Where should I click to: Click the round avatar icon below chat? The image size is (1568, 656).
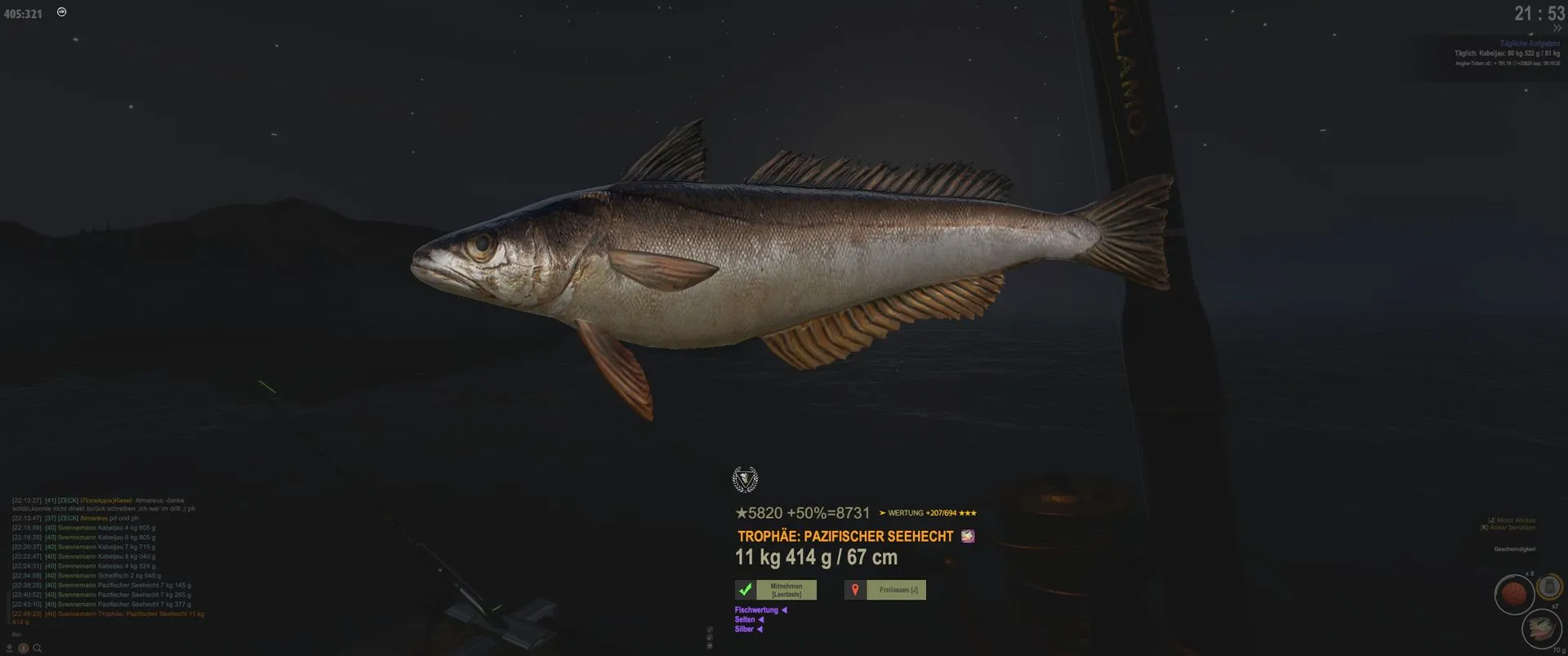pos(24,649)
